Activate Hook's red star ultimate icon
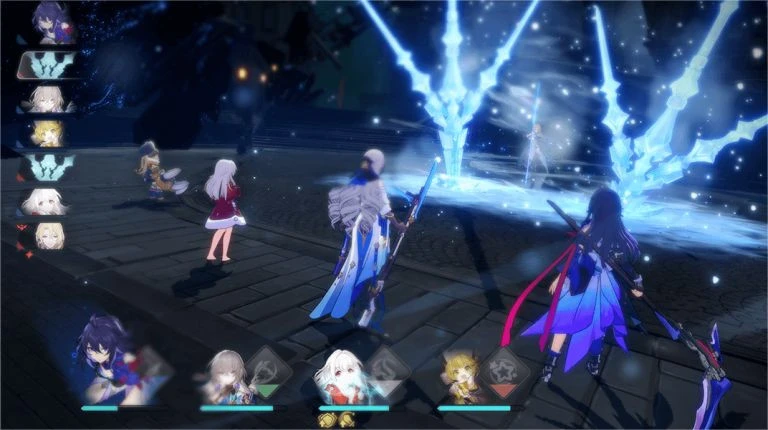768x430 pixels. click(x=505, y=369)
